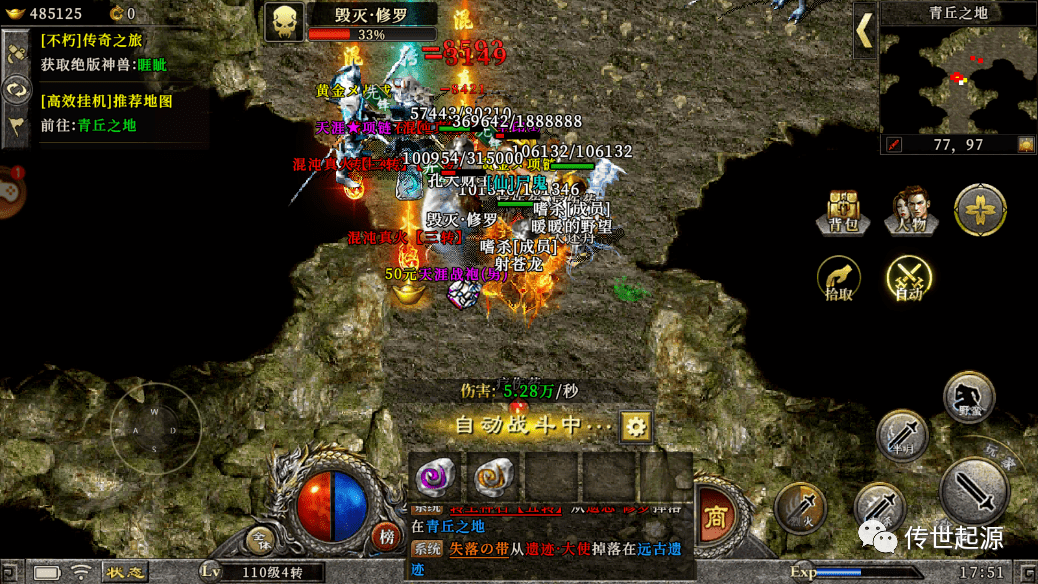Collapse the minimap with the arrow button
The image size is (1038, 584).
click(x=865, y=32)
